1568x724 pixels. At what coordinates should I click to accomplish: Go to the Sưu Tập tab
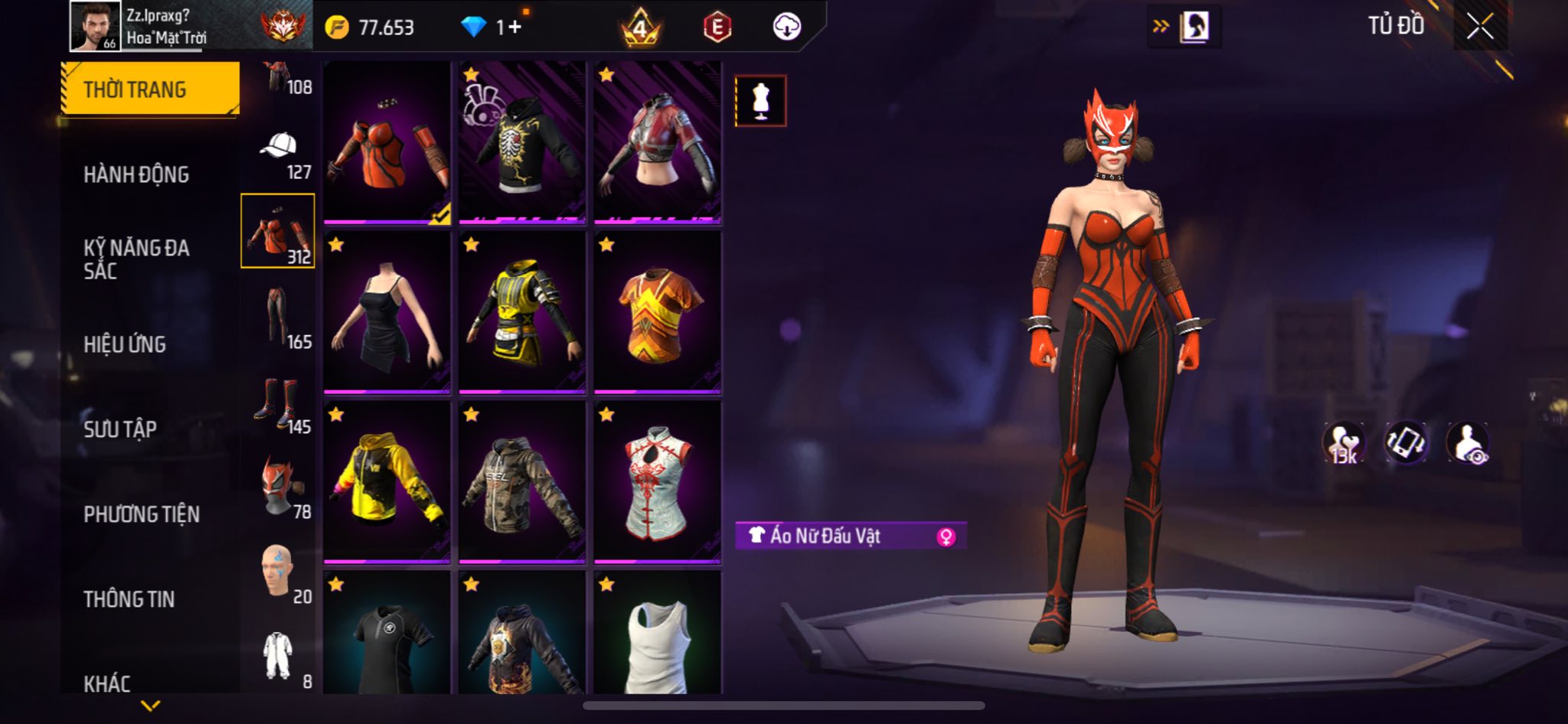120,429
